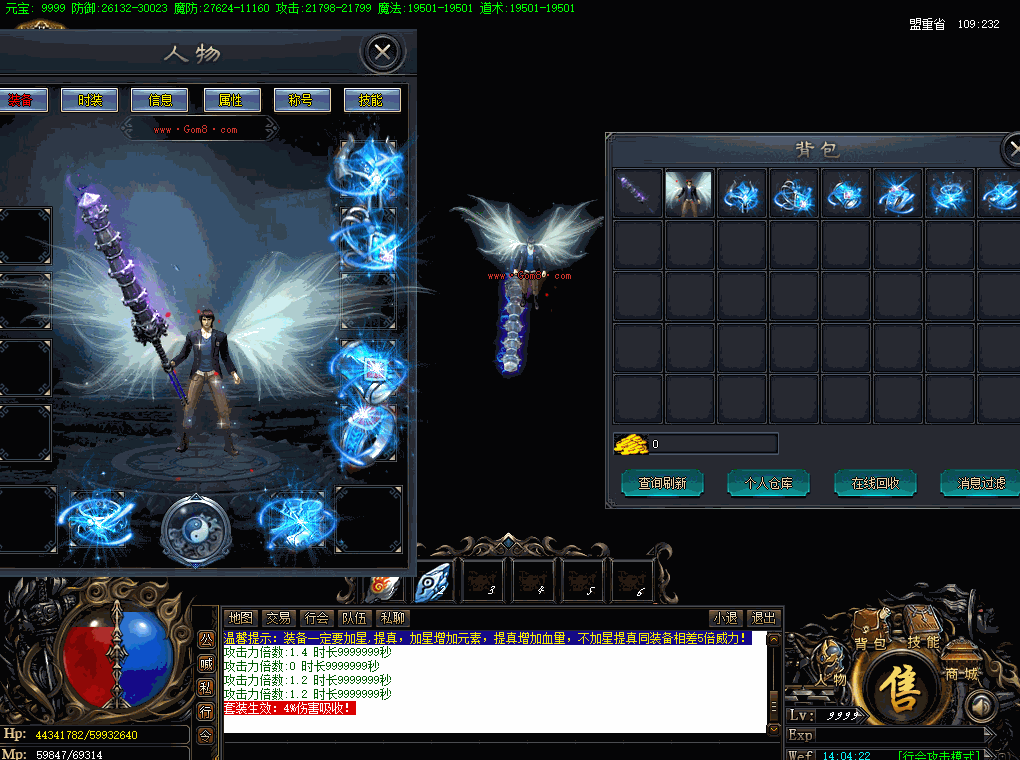Click the 小退 logout button
This screenshot has height=760, width=1020.
click(x=725, y=618)
